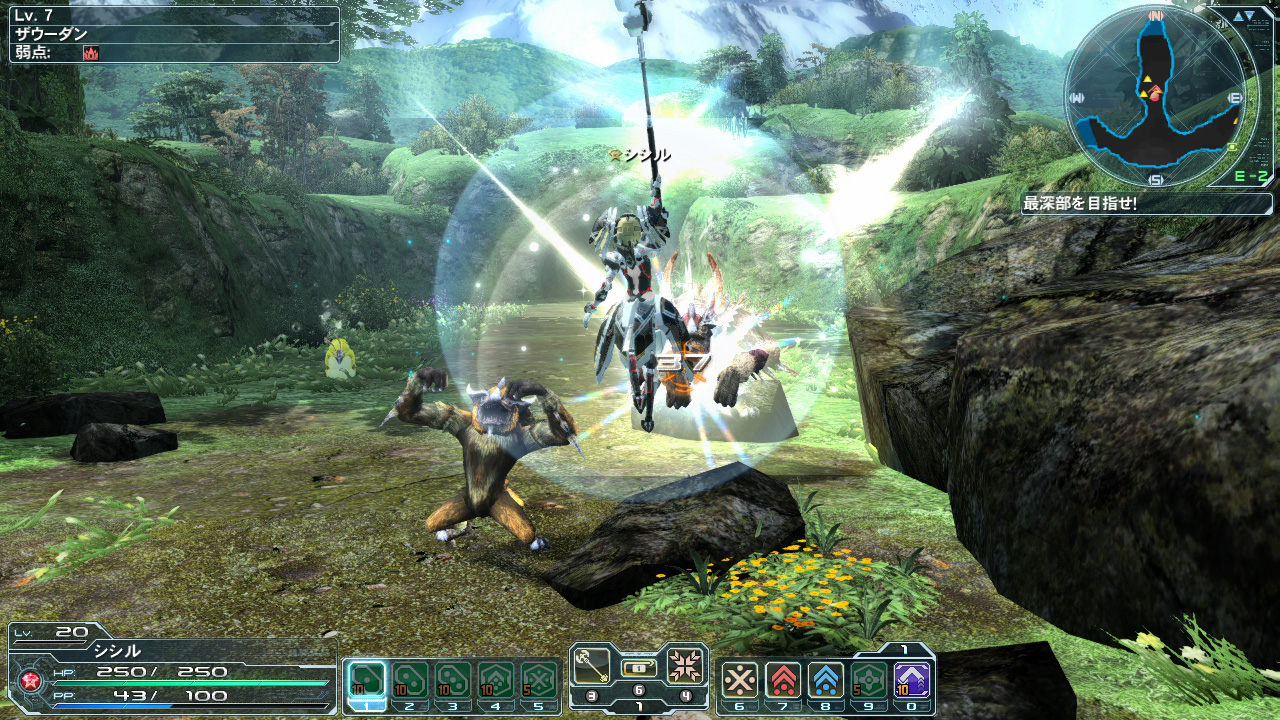
Task: Use the green gear item in slot 9
Action: (869, 681)
